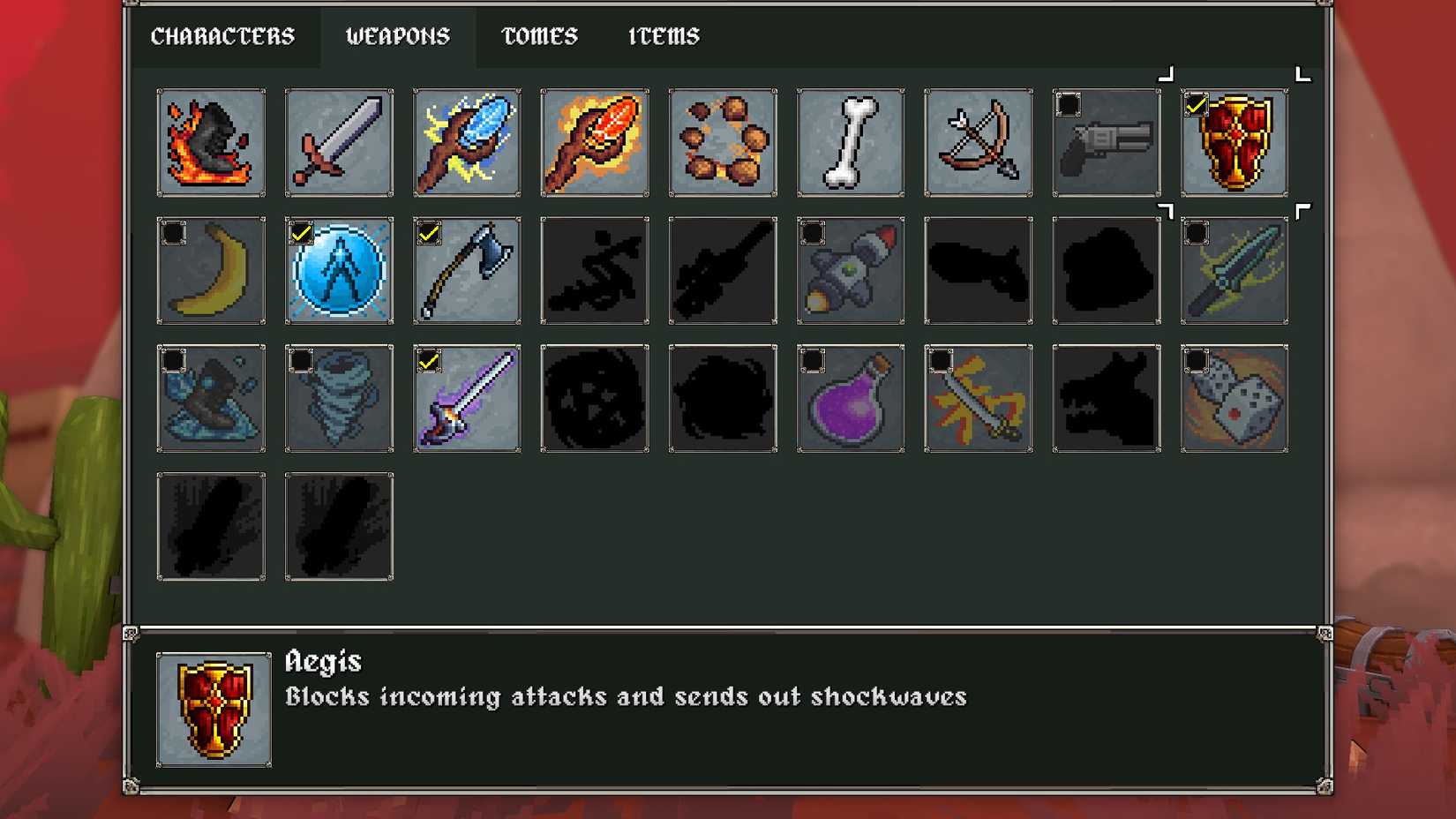View the bone weapon details
The width and height of the screenshot is (1456, 819).
point(850,142)
